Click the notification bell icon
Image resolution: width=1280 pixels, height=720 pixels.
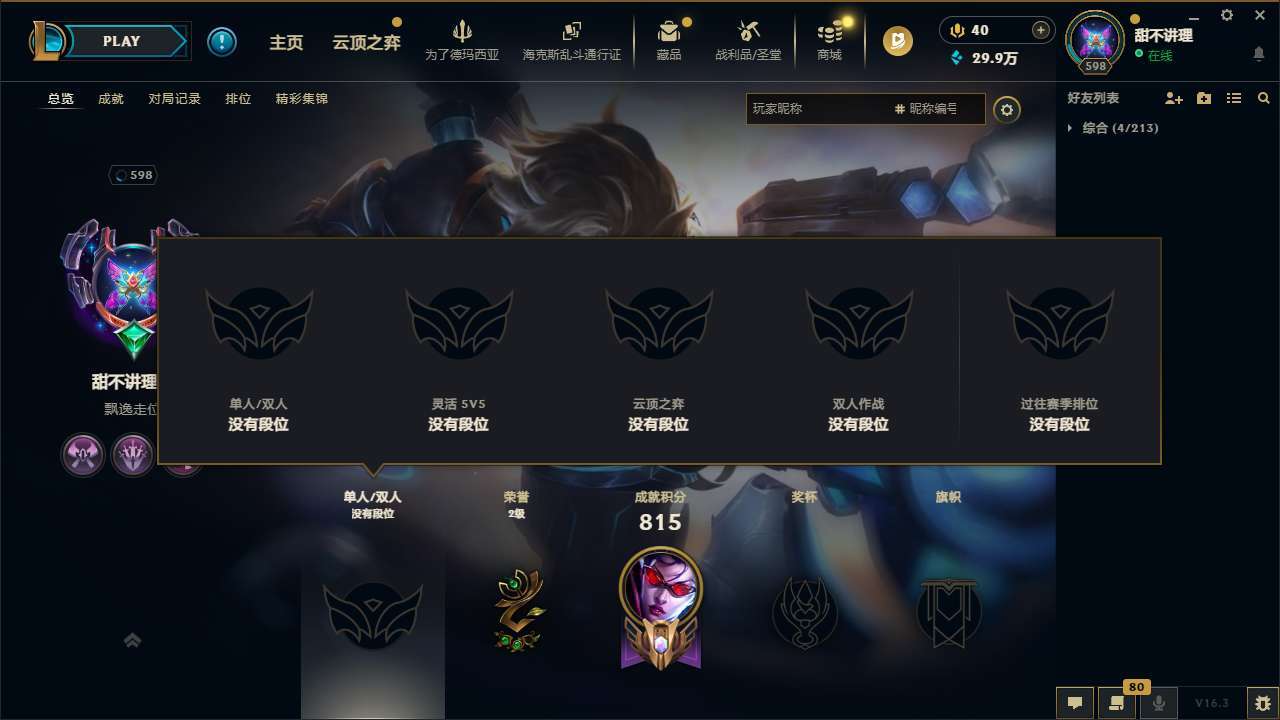tap(1258, 55)
